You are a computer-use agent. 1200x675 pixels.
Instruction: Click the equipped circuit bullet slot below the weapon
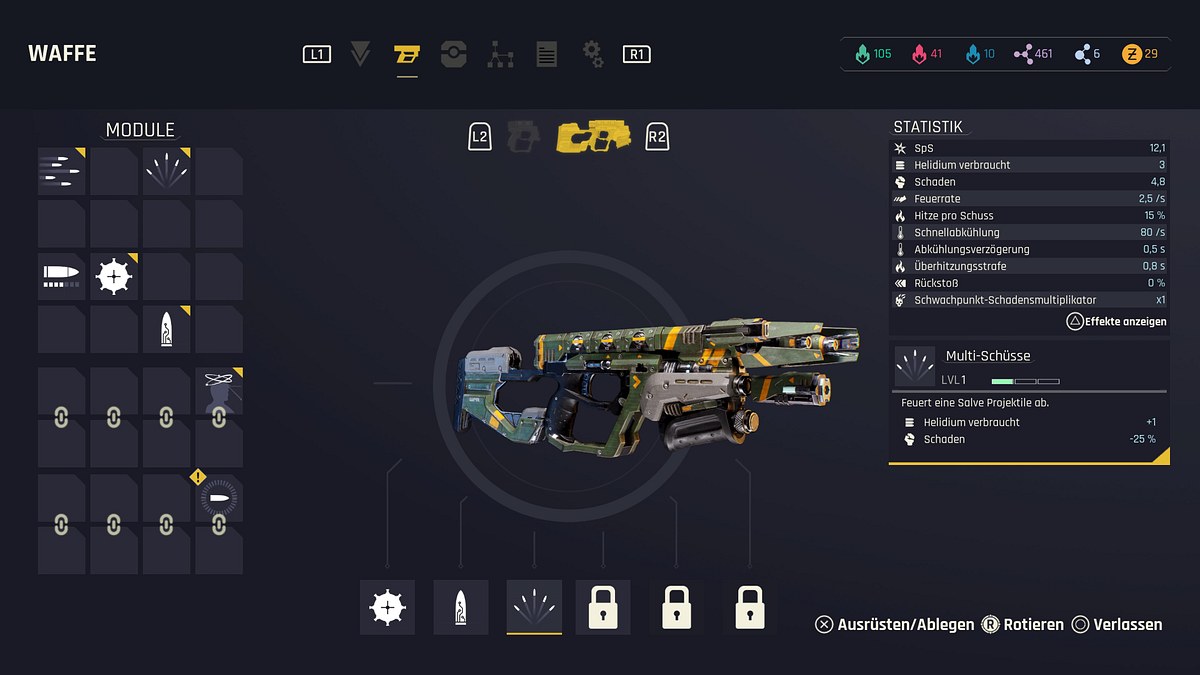click(461, 607)
